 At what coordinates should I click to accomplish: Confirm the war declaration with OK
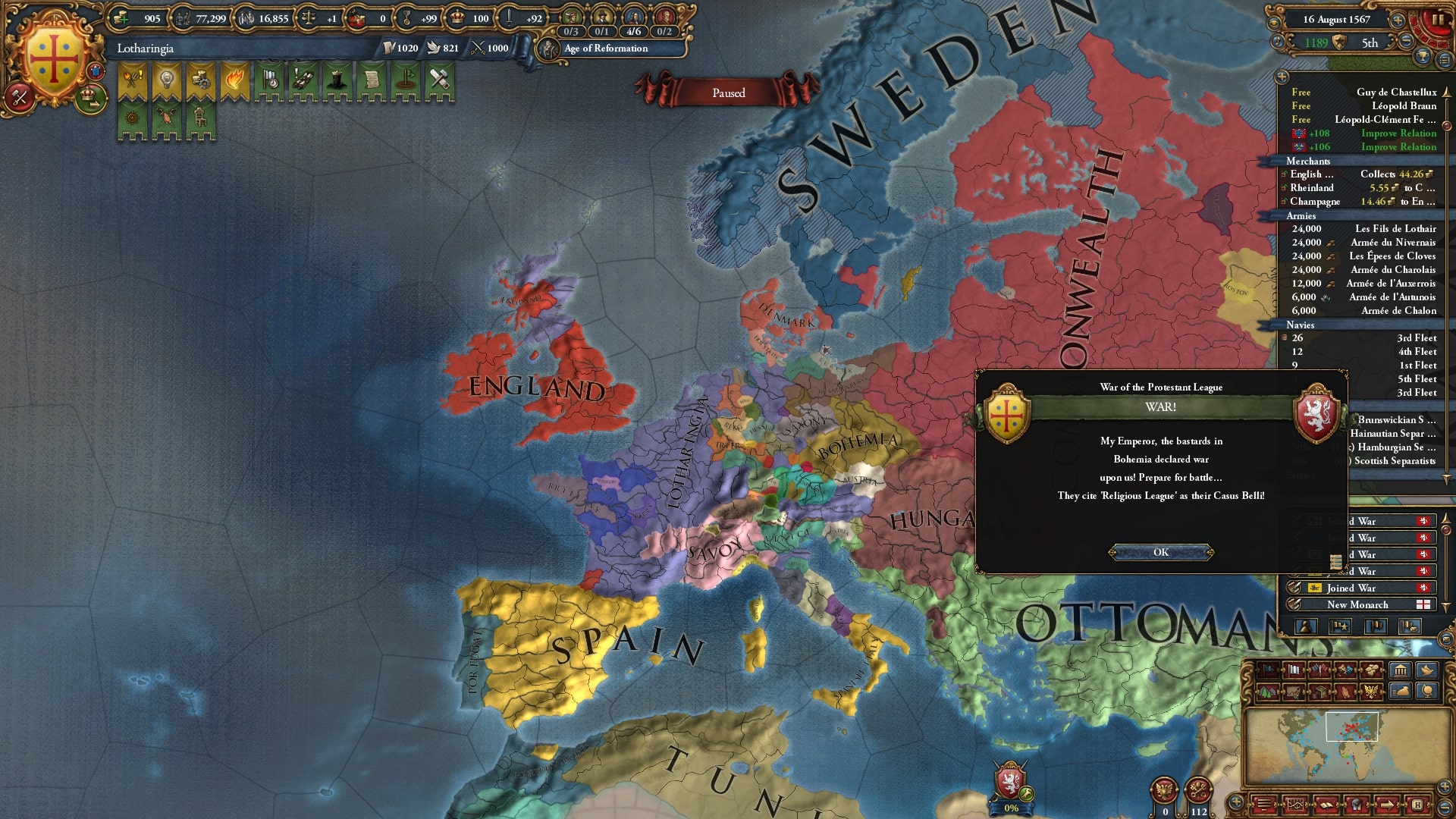(x=1160, y=552)
